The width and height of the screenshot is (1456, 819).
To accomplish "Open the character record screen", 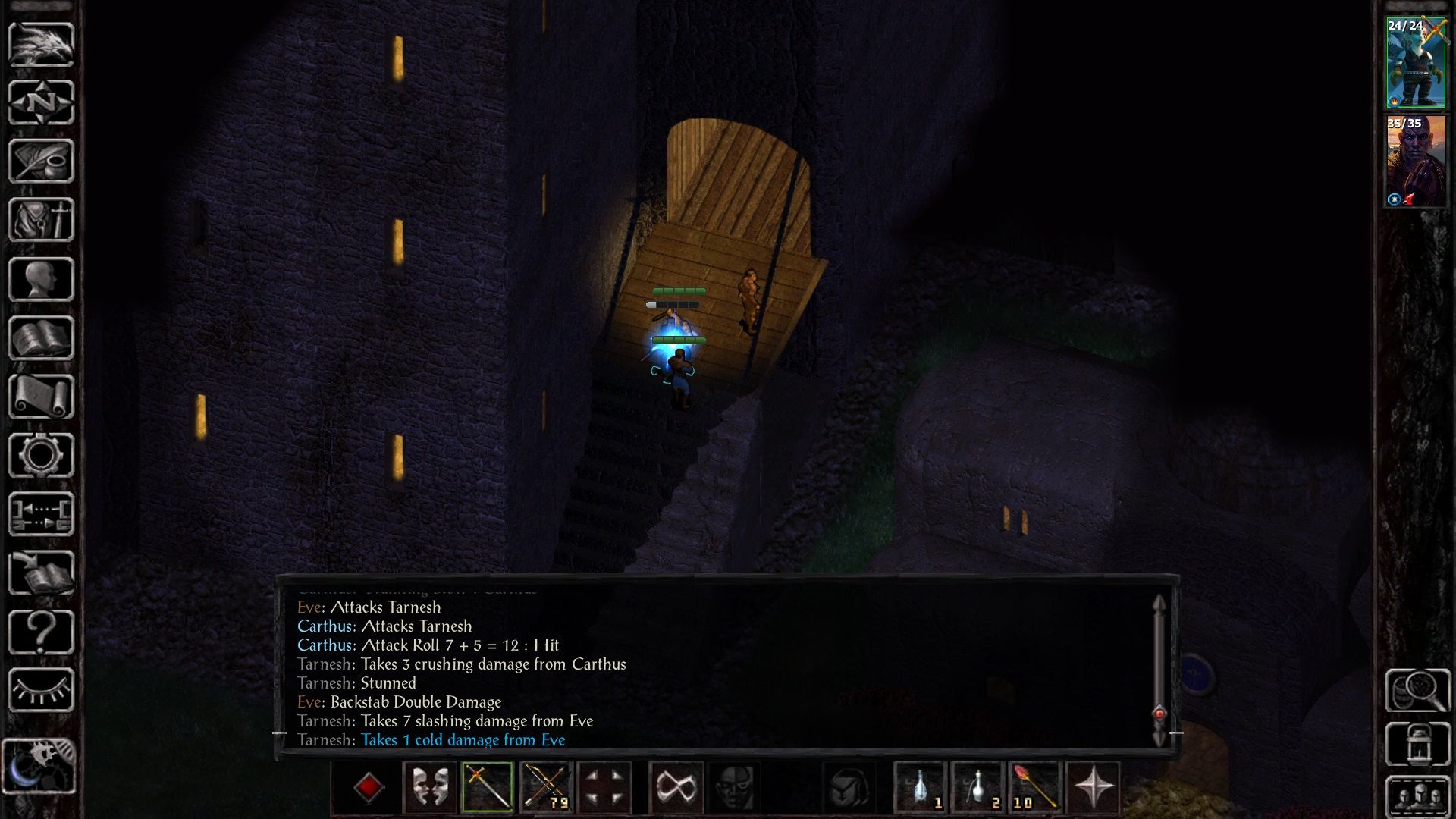I will coord(42,278).
